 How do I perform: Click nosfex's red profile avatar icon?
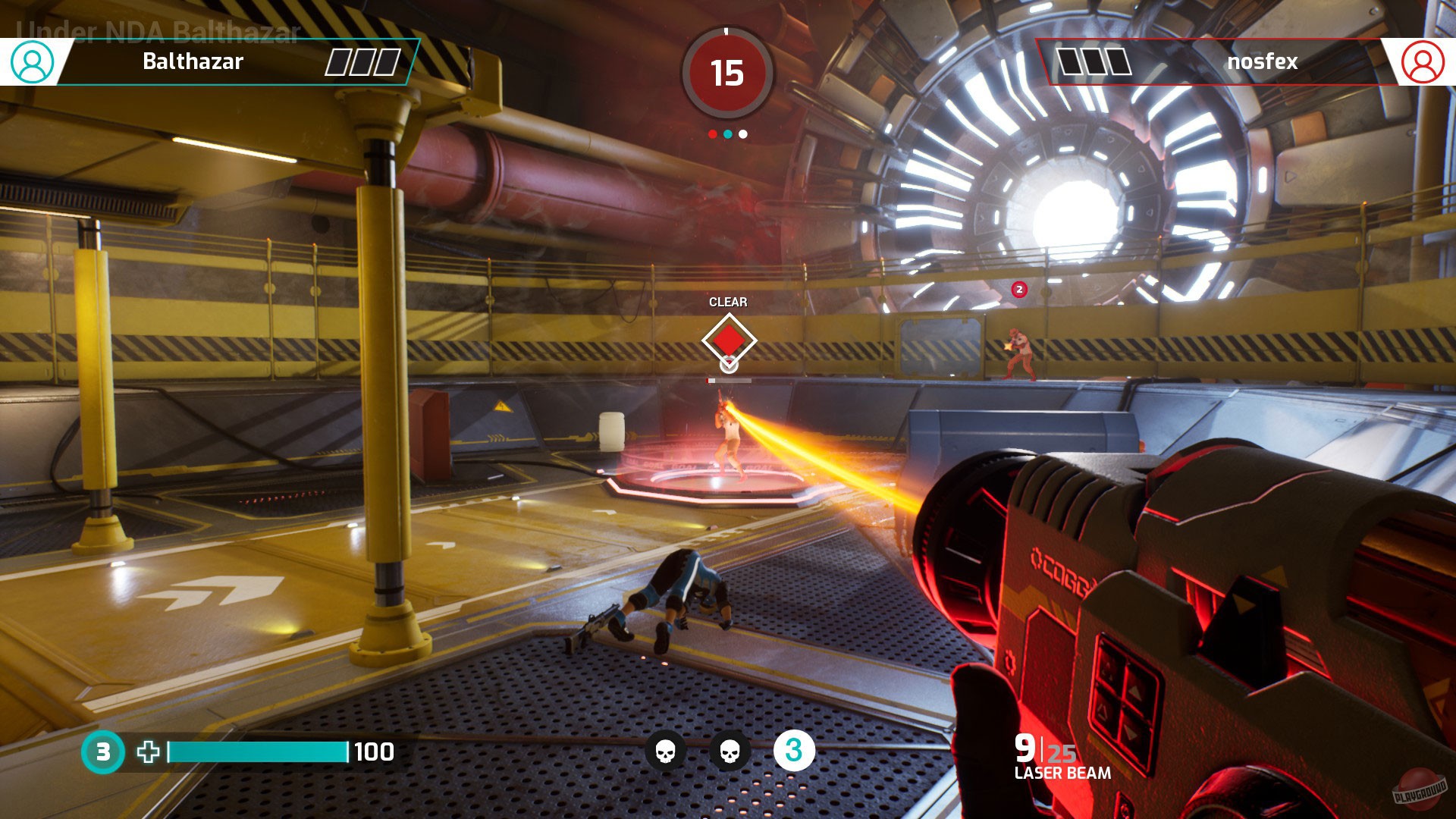point(1423,62)
